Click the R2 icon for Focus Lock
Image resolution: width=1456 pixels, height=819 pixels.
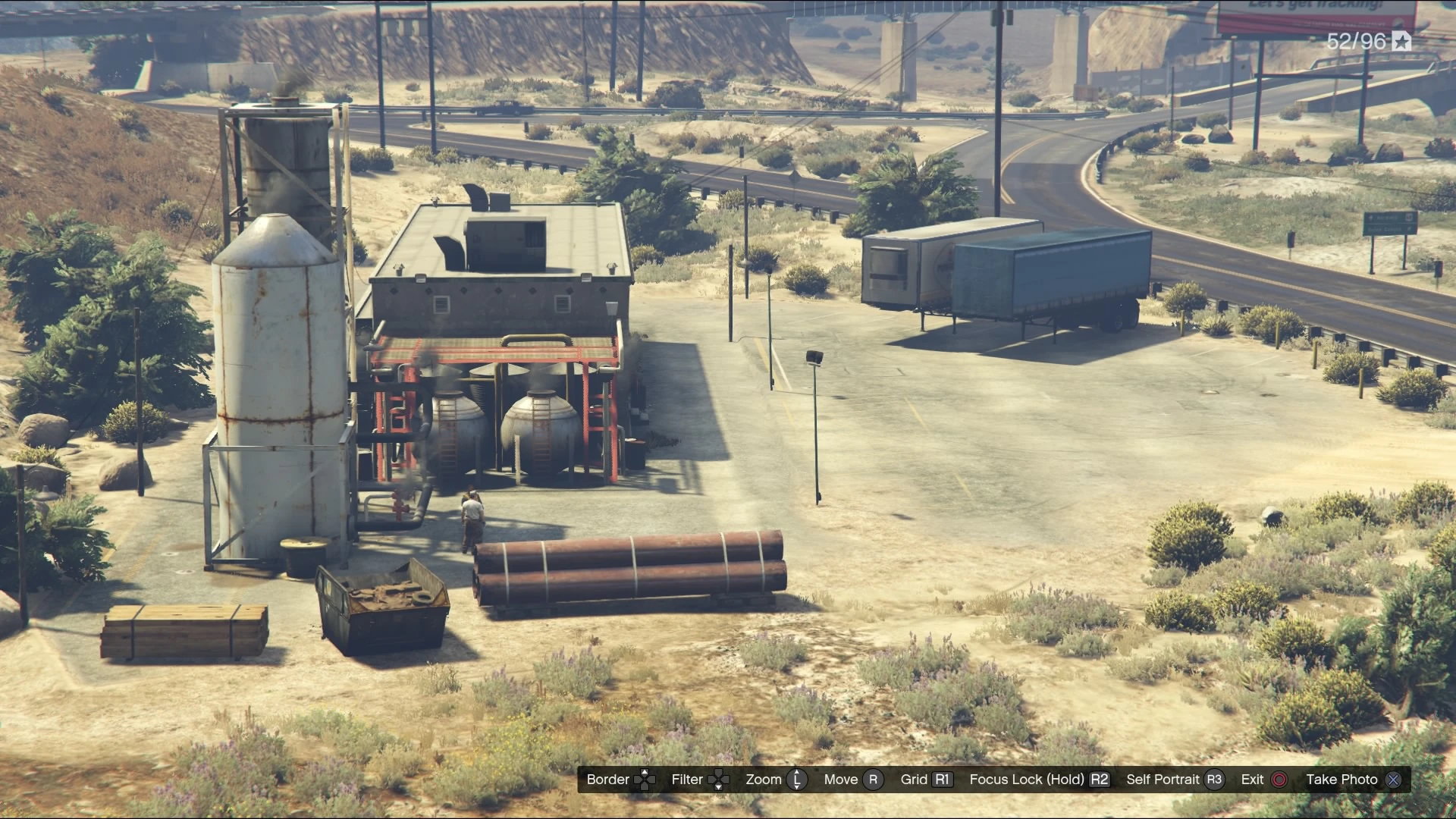coord(1100,780)
